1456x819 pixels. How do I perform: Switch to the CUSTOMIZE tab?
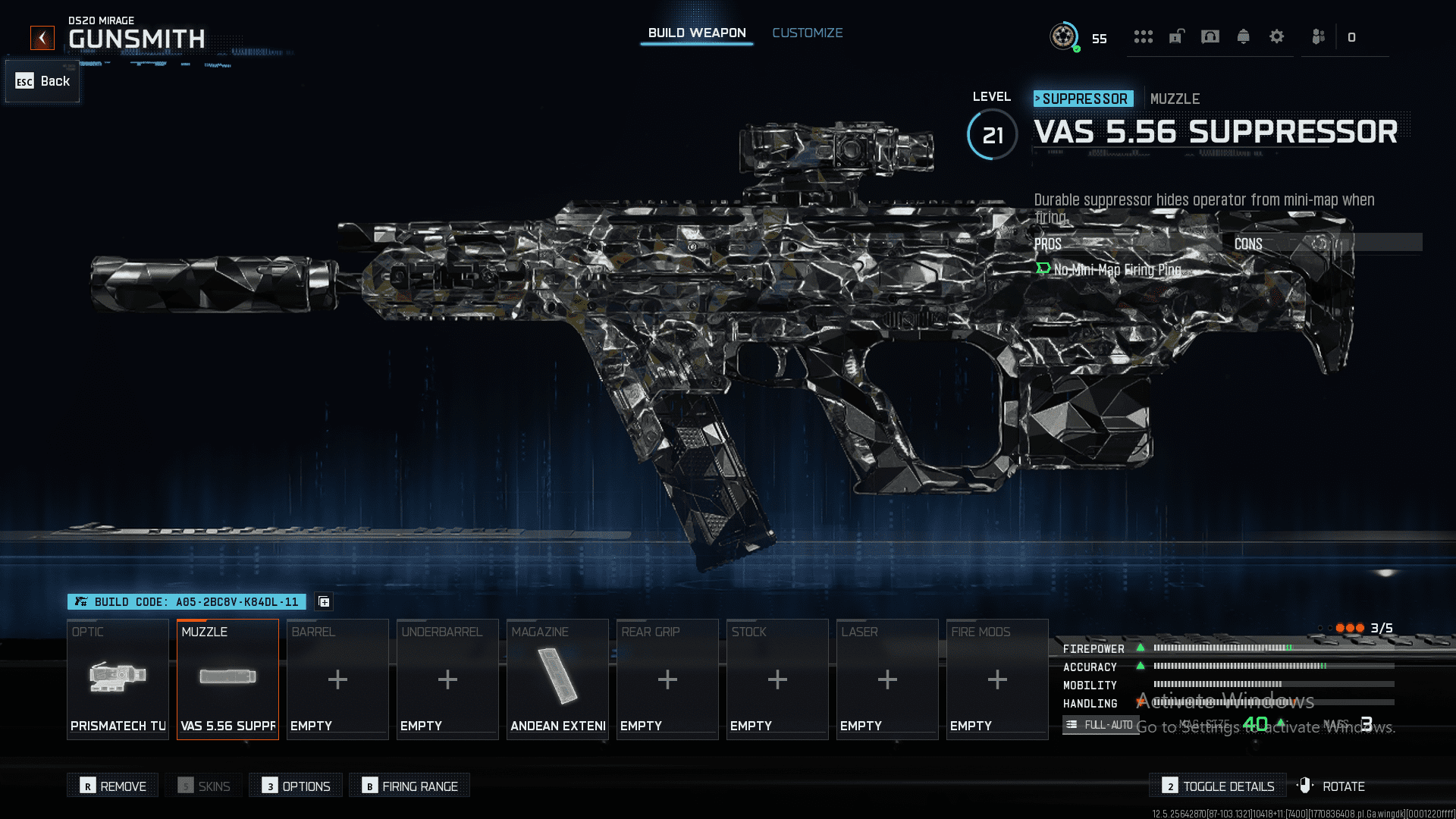(x=807, y=33)
